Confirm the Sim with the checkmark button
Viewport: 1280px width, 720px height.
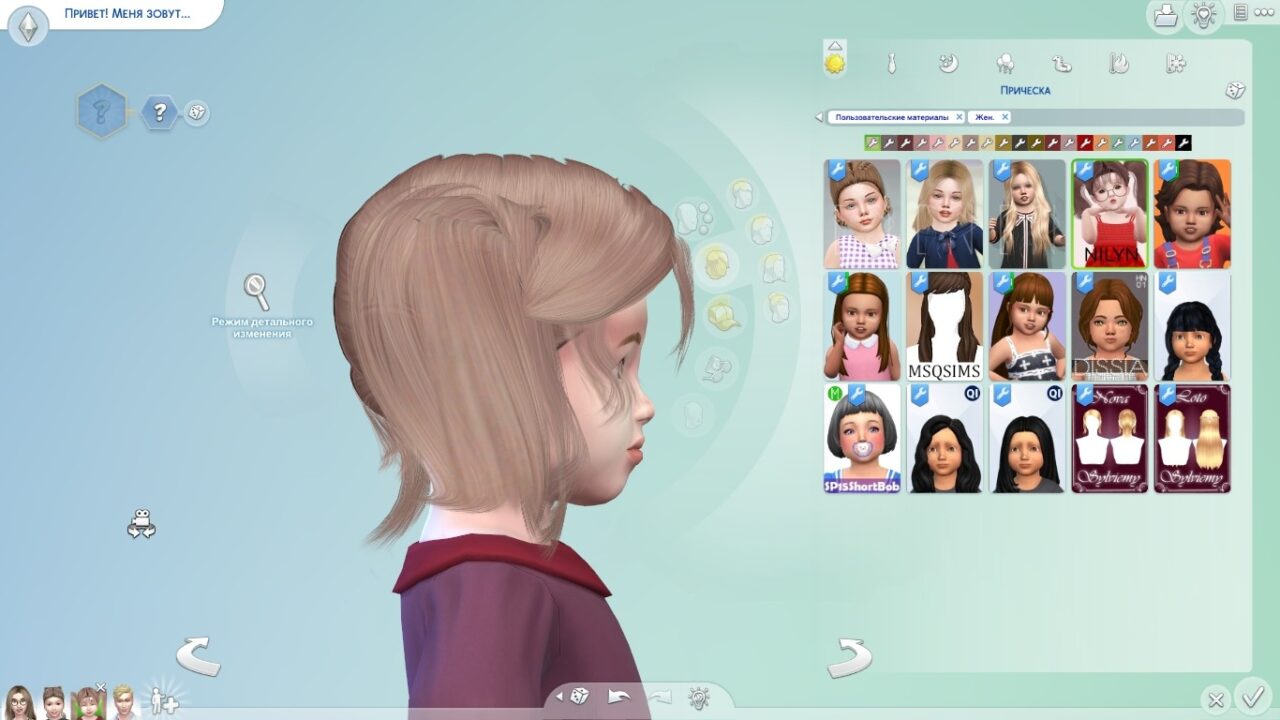[1251, 696]
